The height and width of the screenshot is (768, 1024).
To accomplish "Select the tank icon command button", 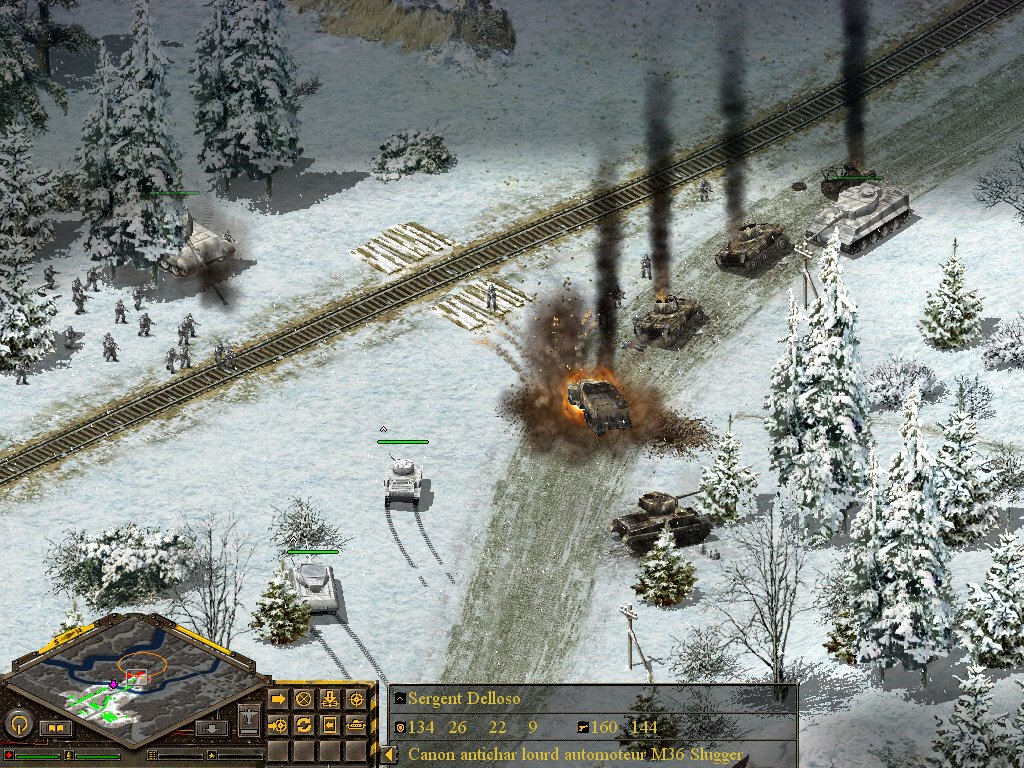I will [355, 724].
